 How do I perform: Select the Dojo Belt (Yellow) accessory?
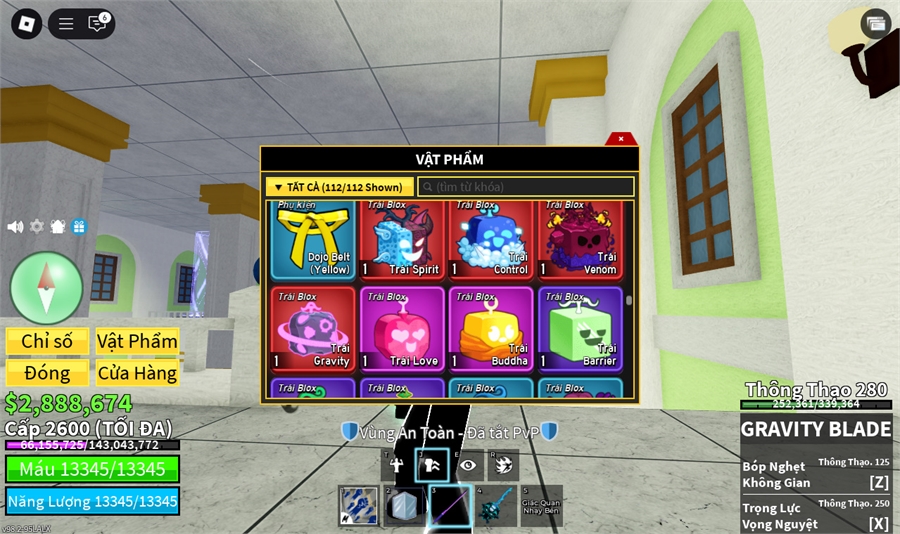pos(311,240)
